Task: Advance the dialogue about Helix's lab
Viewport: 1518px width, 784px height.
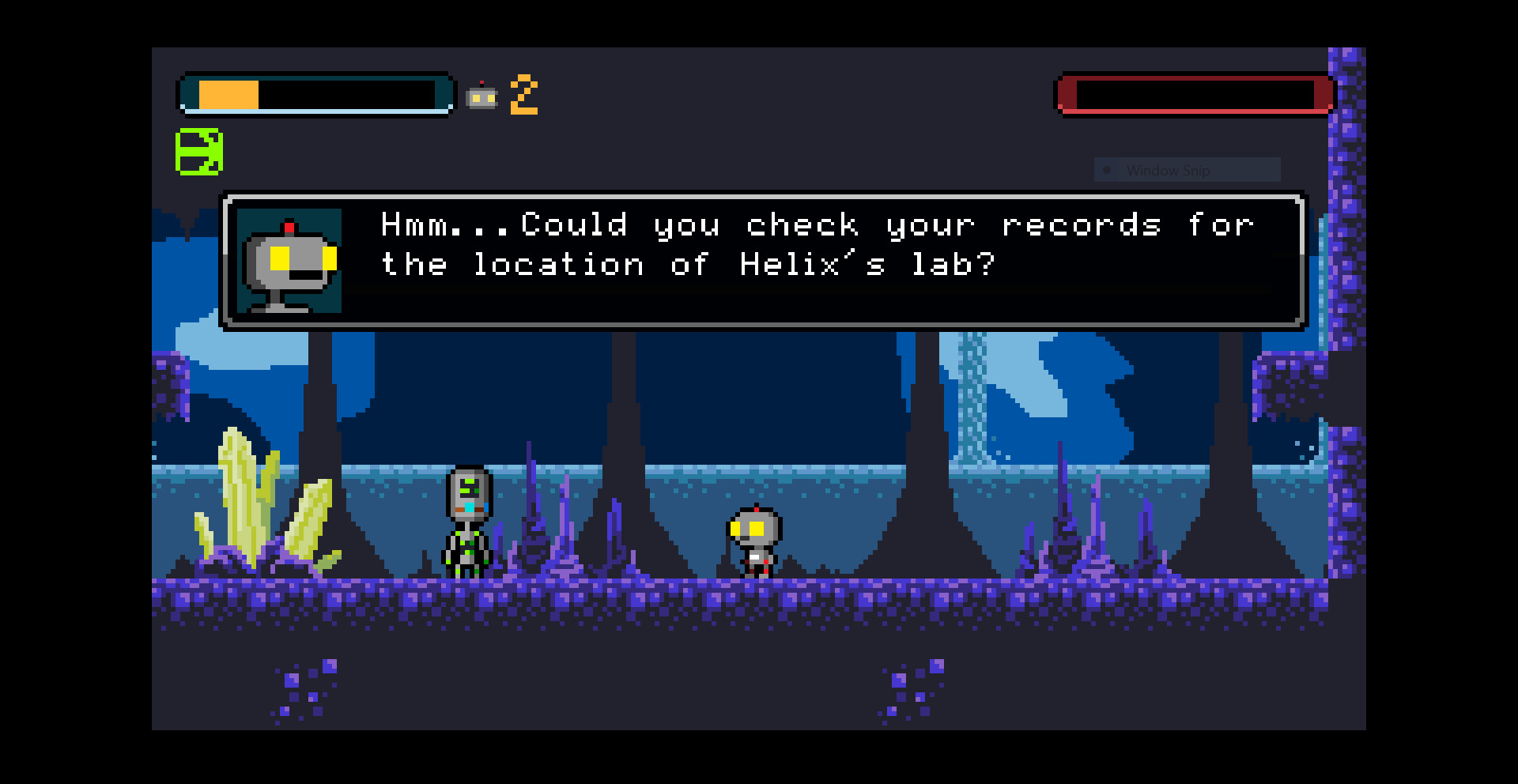Action: click(x=763, y=261)
